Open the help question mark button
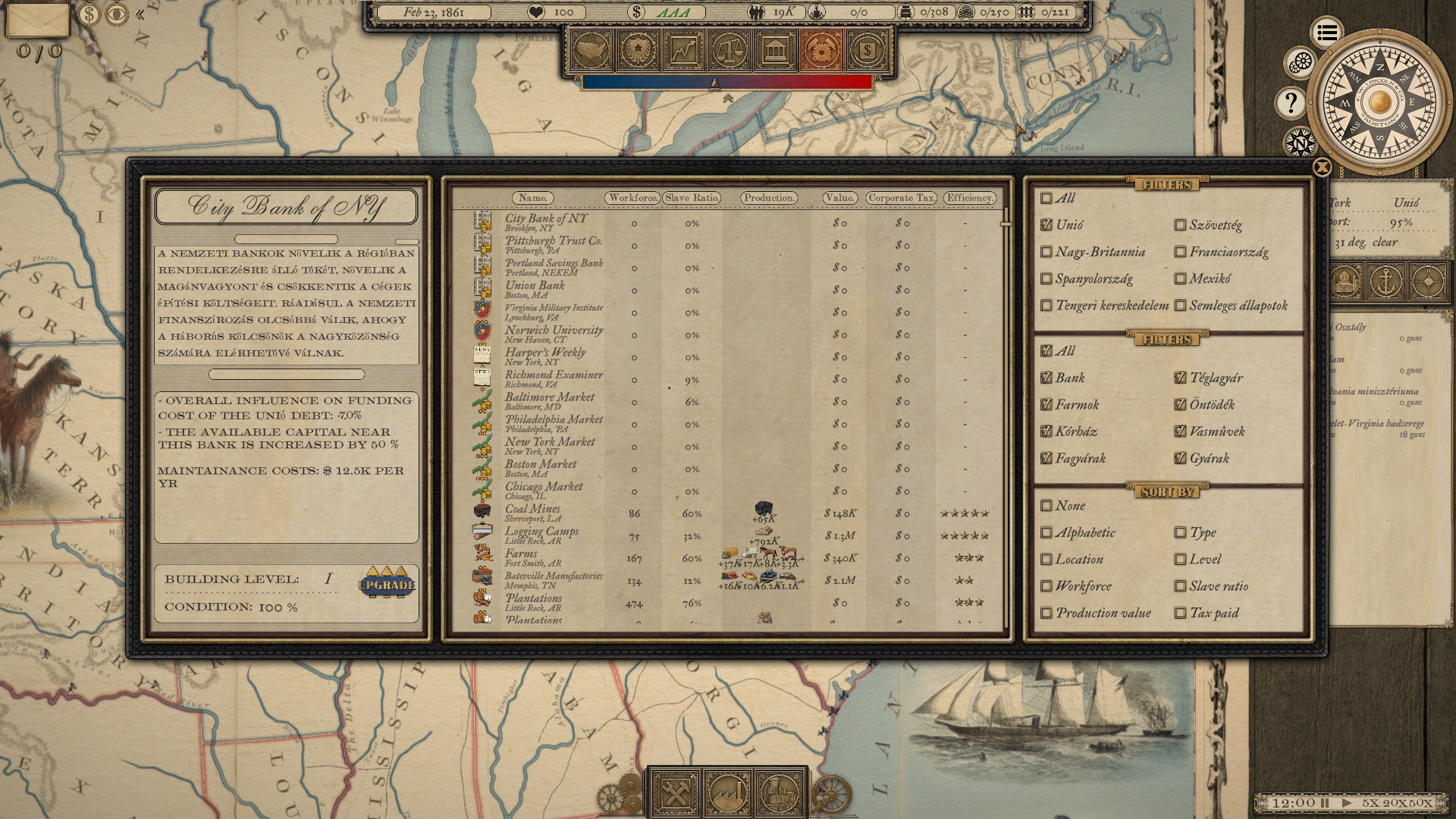The height and width of the screenshot is (819, 1456). [1291, 102]
